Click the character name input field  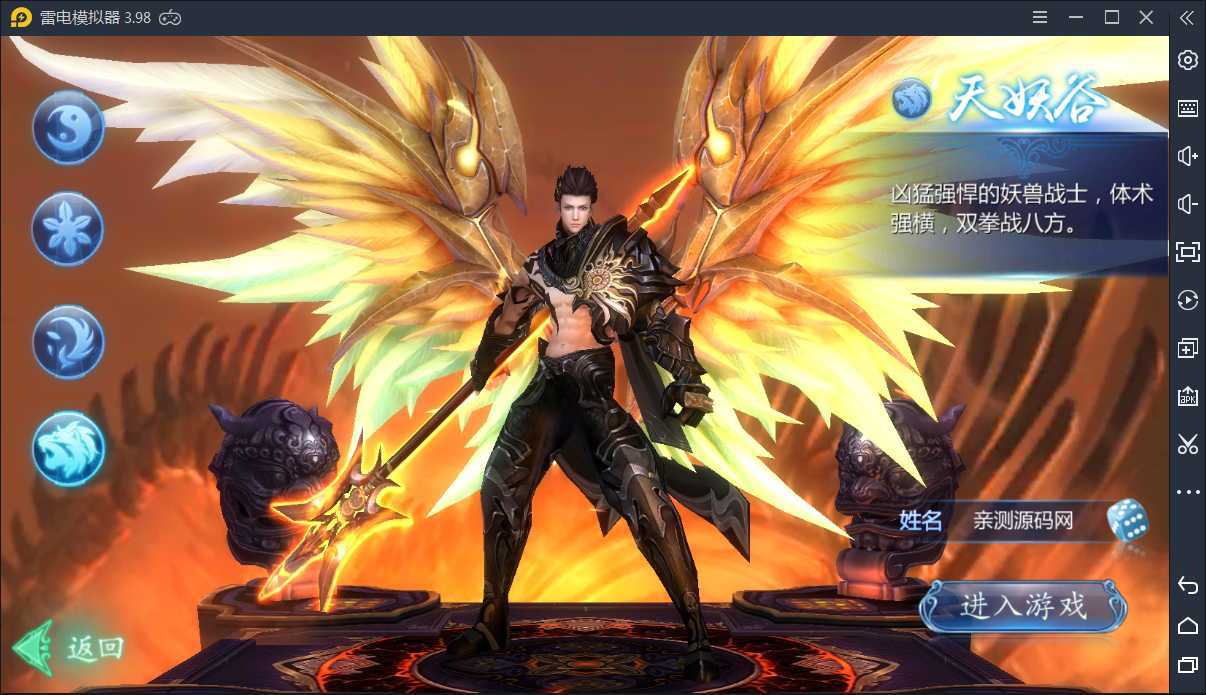click(x=1022, y=521)
